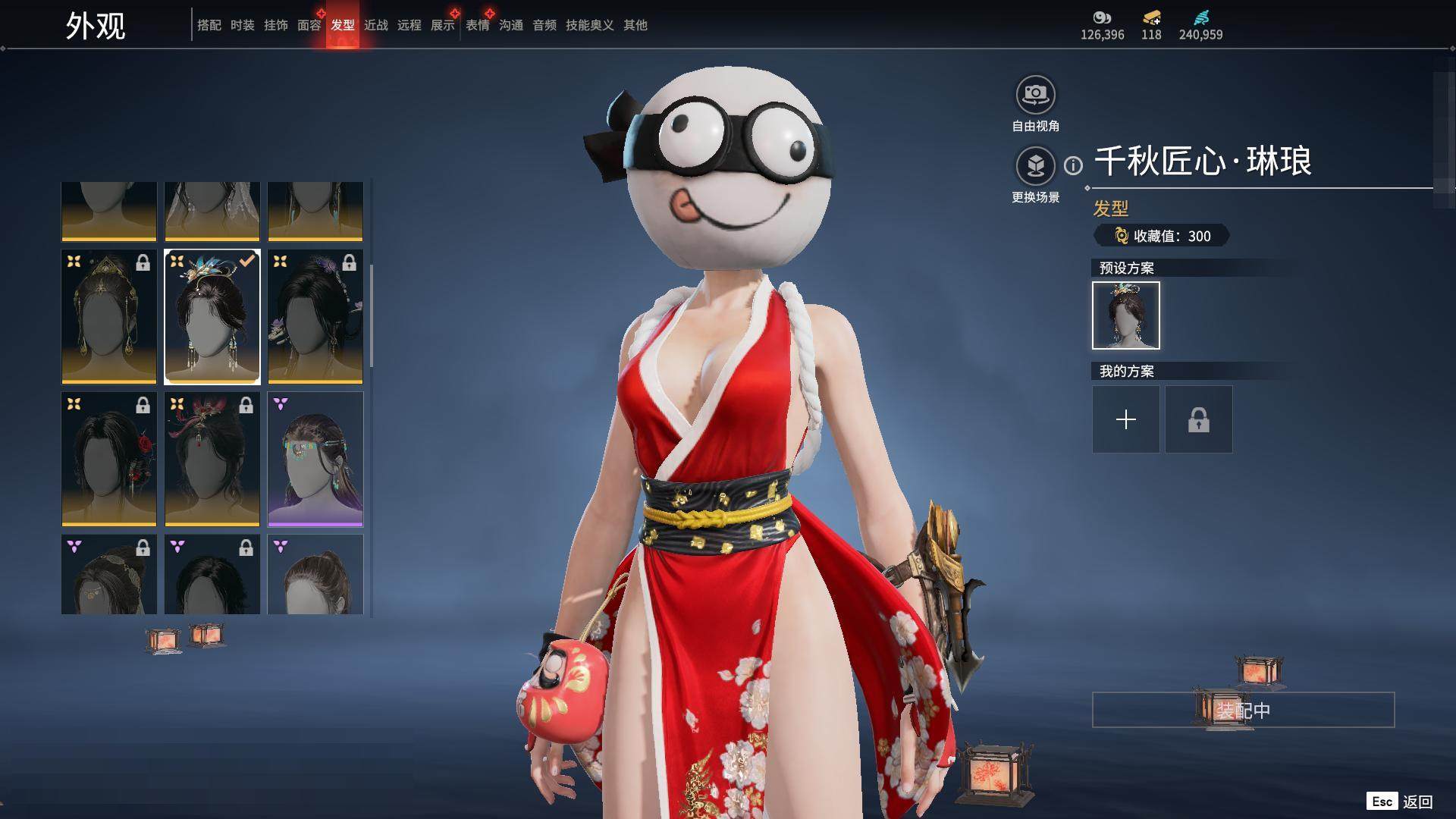Go to the 其他 tab
This screenshot has width=1456, height=819.
point(635,25)
